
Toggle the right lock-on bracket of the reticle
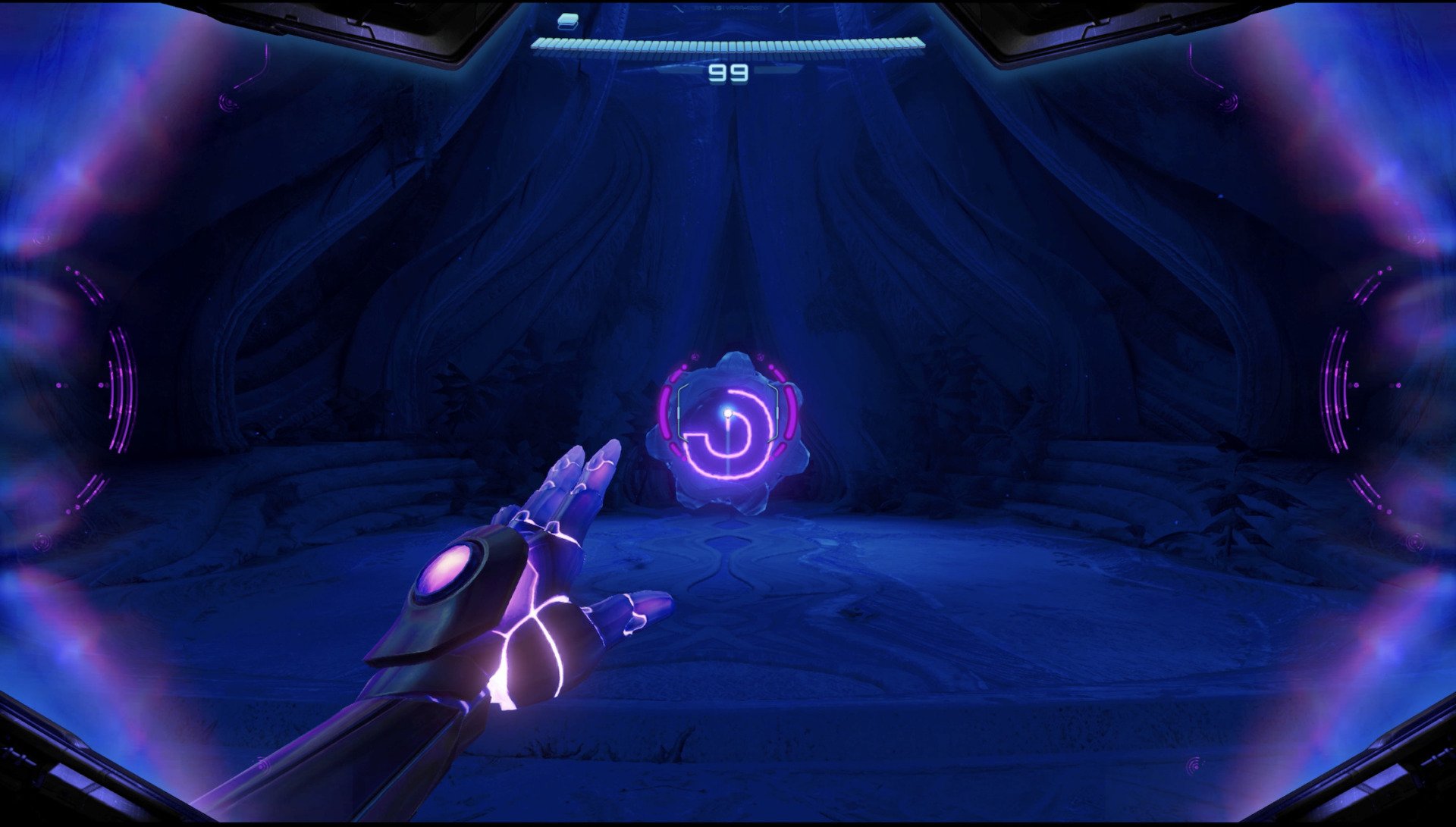777,411
